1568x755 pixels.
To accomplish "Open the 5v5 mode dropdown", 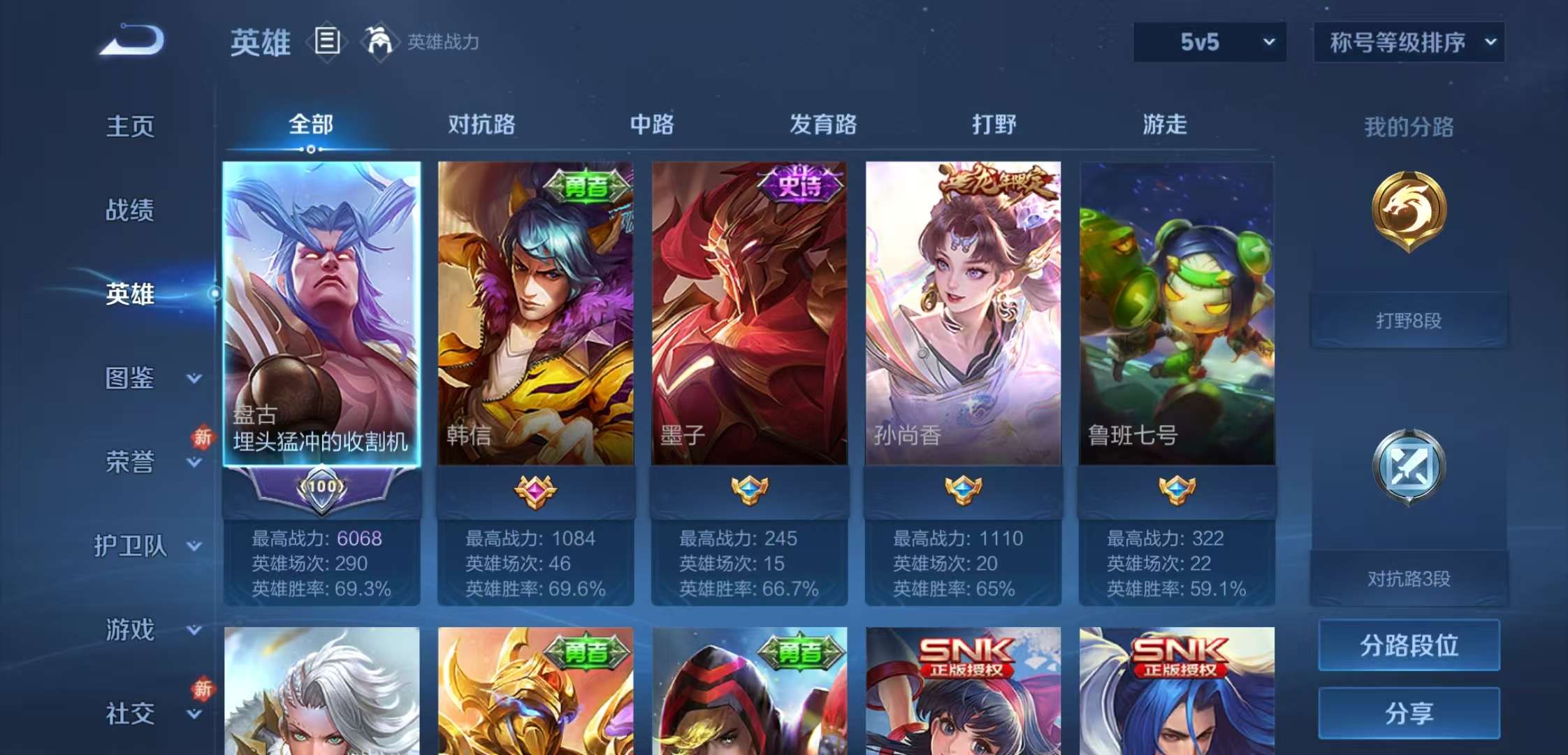I will (1208, 42).
